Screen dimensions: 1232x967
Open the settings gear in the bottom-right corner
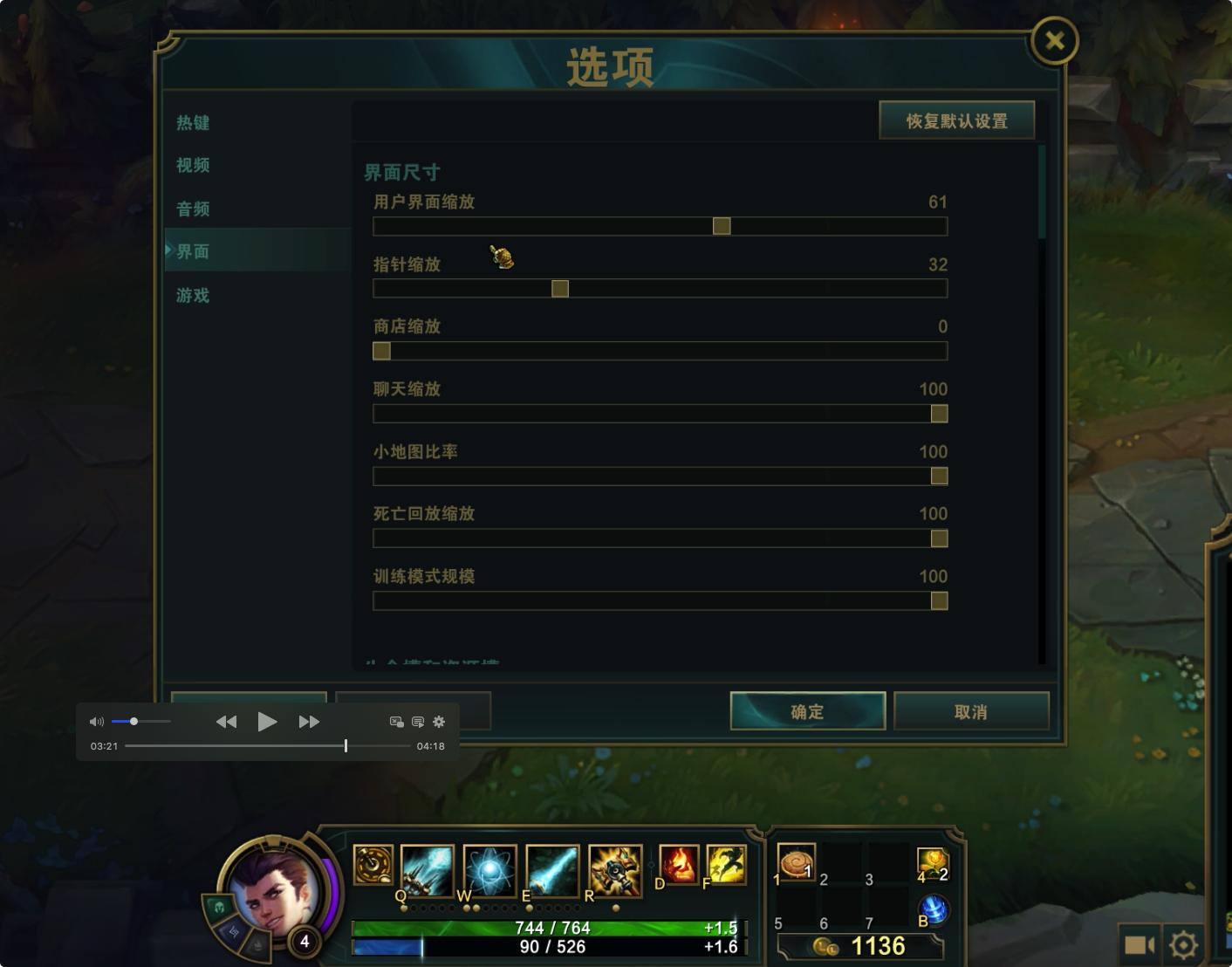[x=1183, y=943]
